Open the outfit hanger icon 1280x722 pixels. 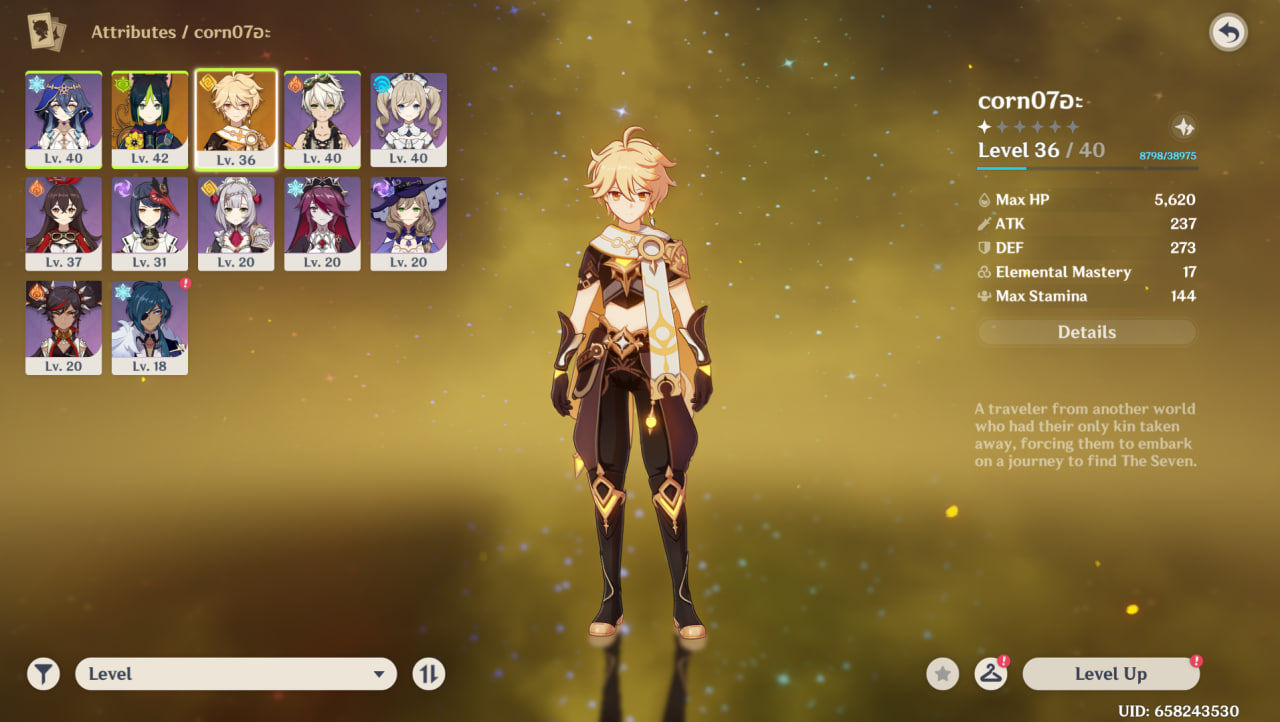990,674
